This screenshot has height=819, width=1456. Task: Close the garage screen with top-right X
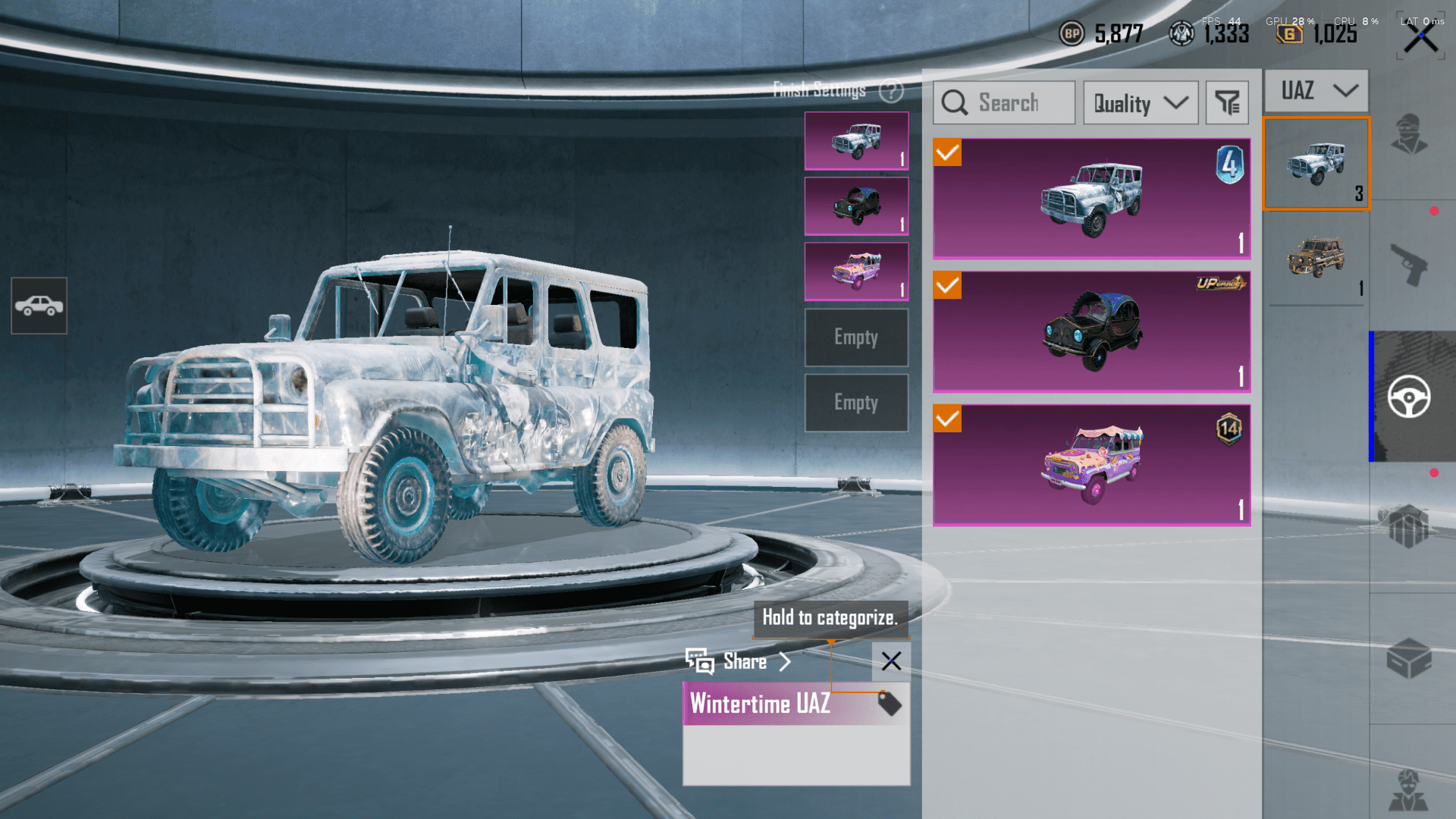click(x=1420, y=39)
